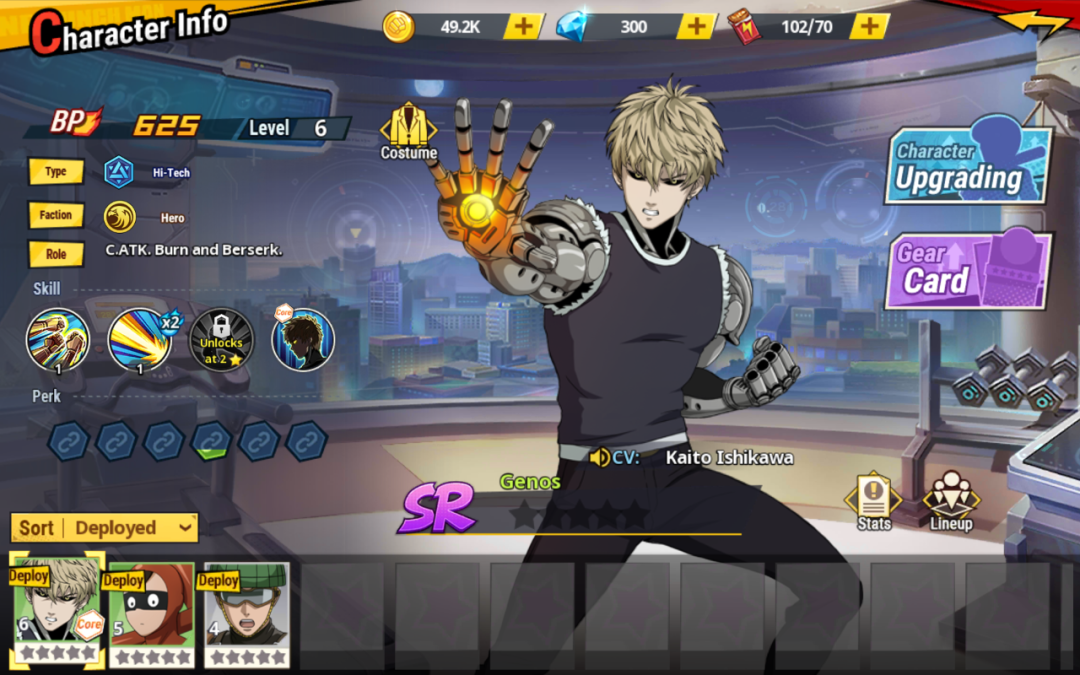
Task: View the x2 energy blast skill
Action: [x=140, y=340]
